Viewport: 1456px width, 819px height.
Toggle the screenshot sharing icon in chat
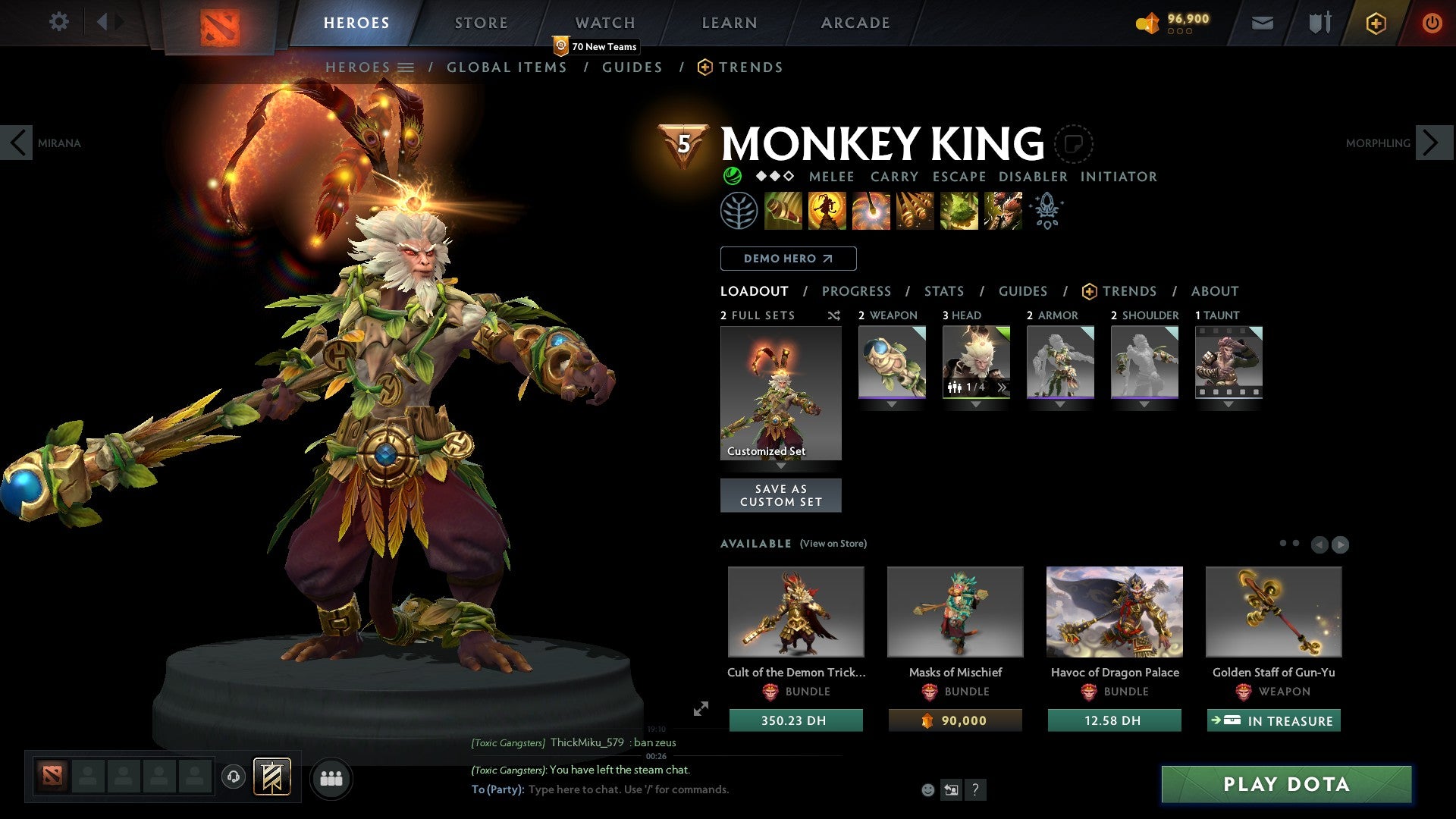click(951, 789)
